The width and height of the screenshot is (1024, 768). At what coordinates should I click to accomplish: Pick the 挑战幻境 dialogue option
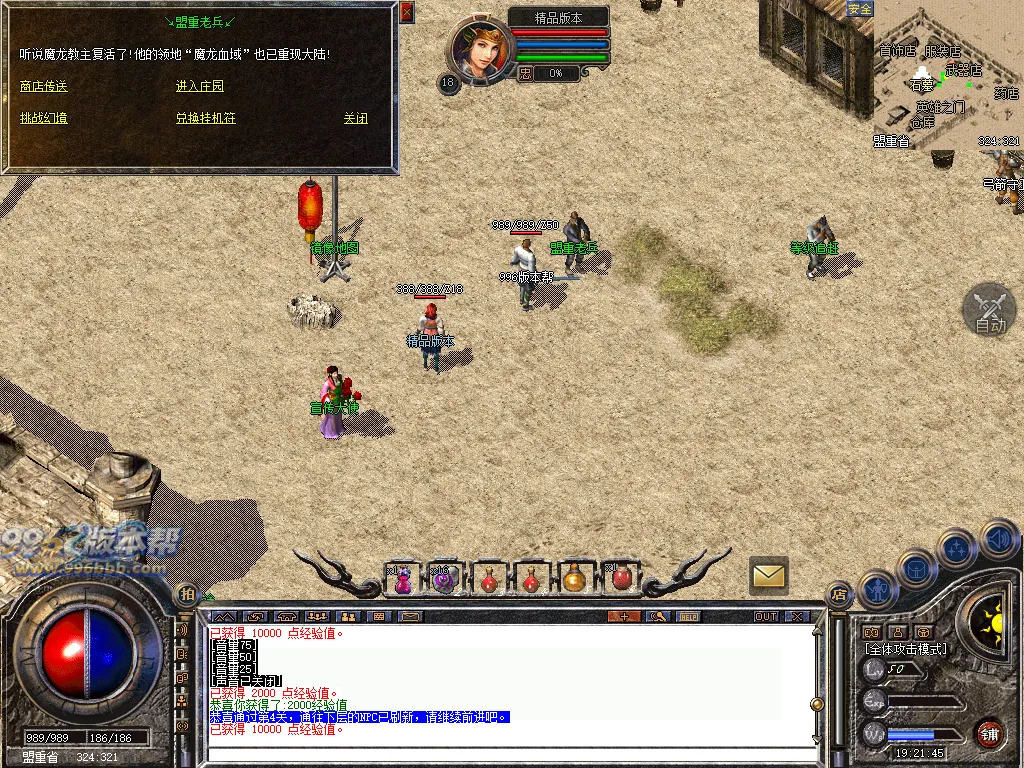point(43,118)
